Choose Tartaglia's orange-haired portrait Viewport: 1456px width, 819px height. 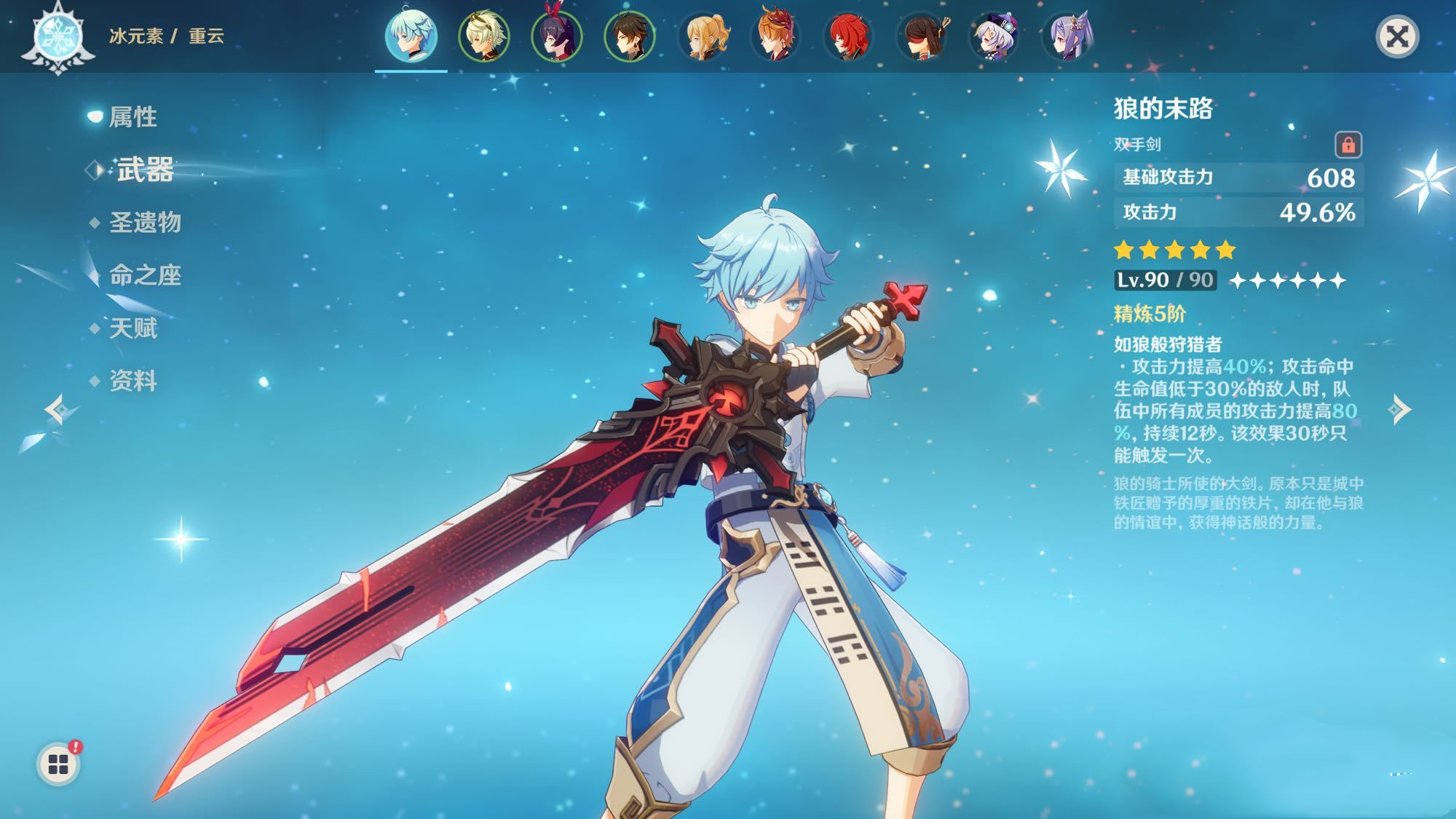pyautogui.click(x=776, y=35)
